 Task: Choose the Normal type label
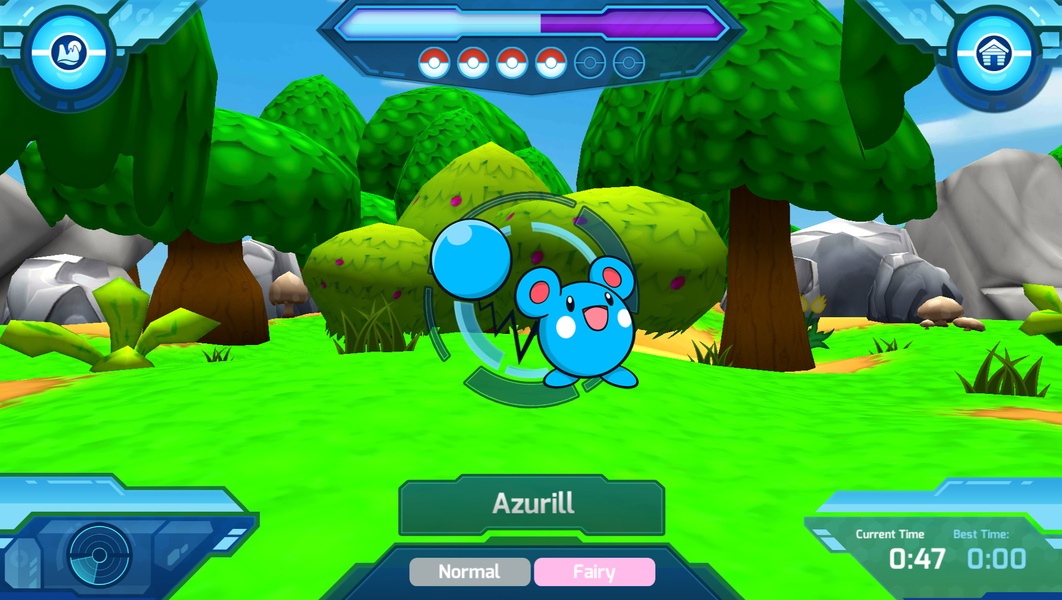click(469, 572)
